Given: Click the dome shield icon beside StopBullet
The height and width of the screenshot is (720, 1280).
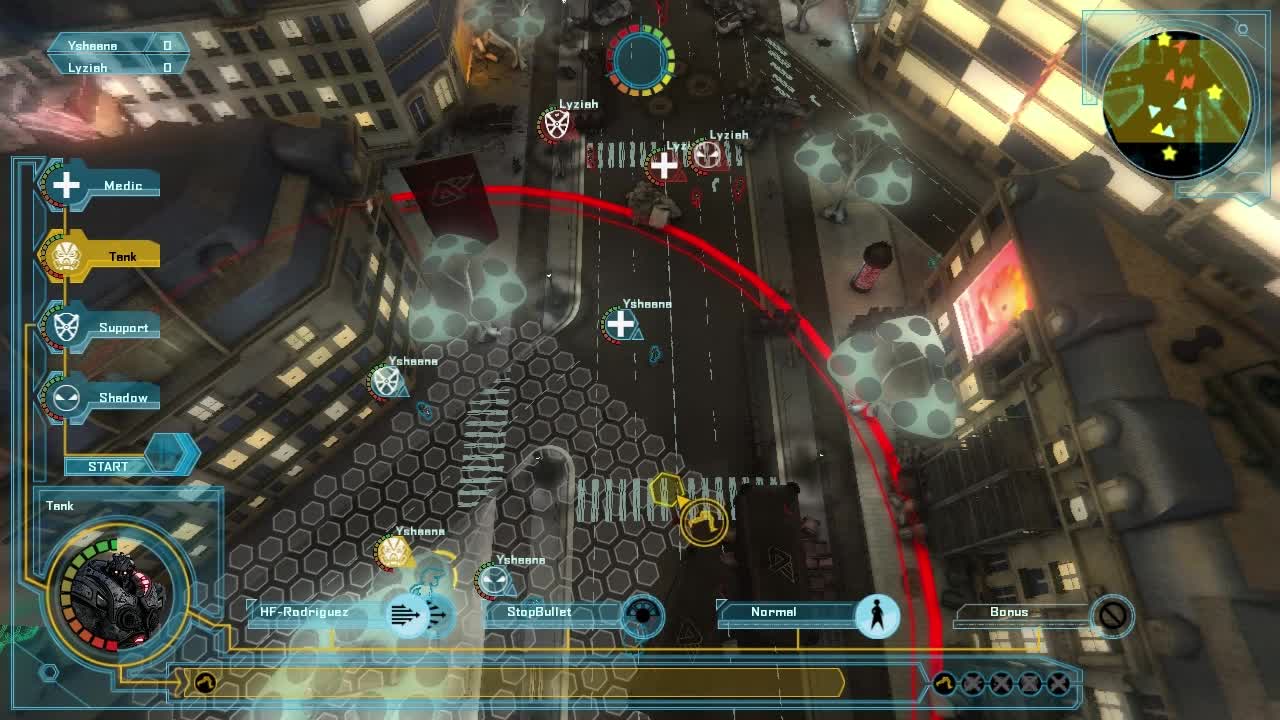Looking at the screenshot, I should tap(641, 616).
